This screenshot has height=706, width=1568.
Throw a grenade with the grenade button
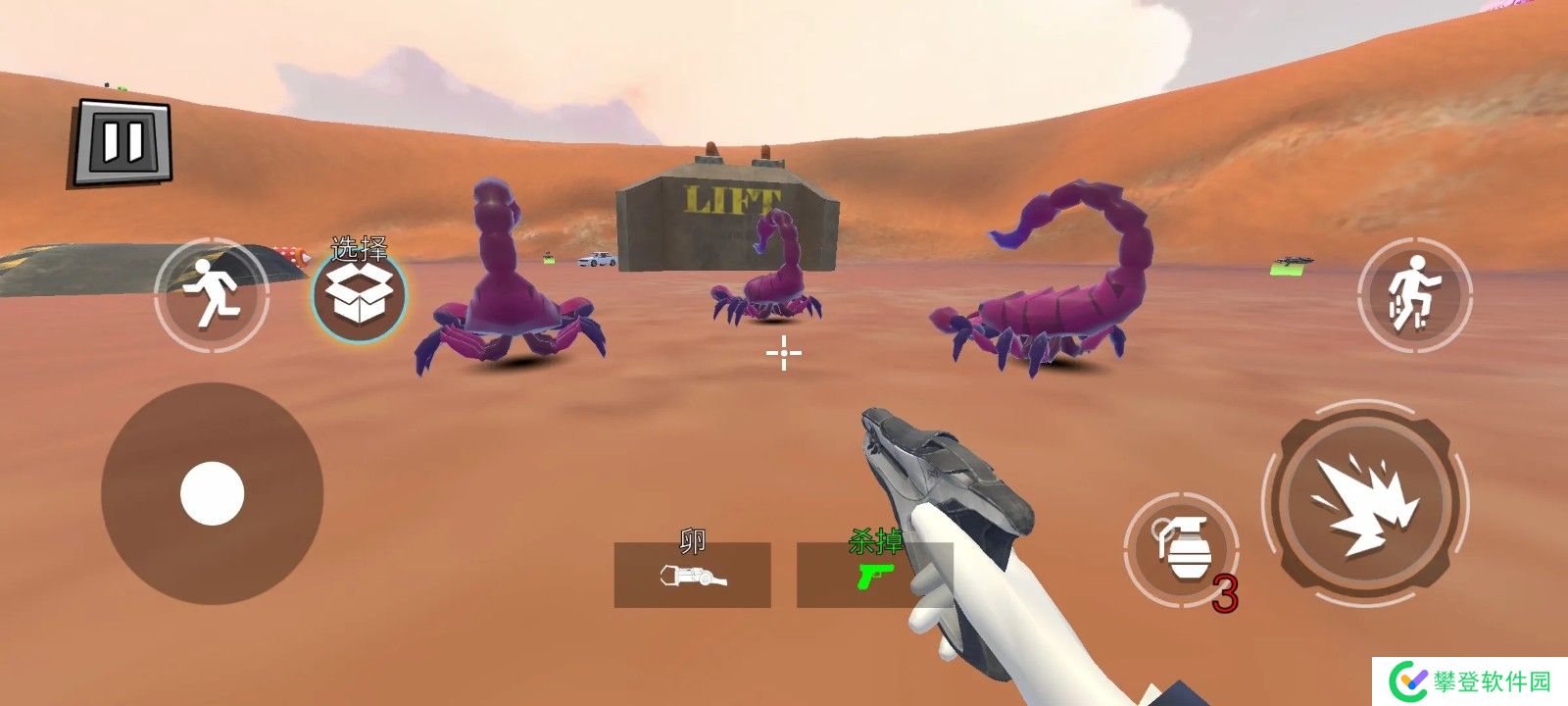point(1181,548)
